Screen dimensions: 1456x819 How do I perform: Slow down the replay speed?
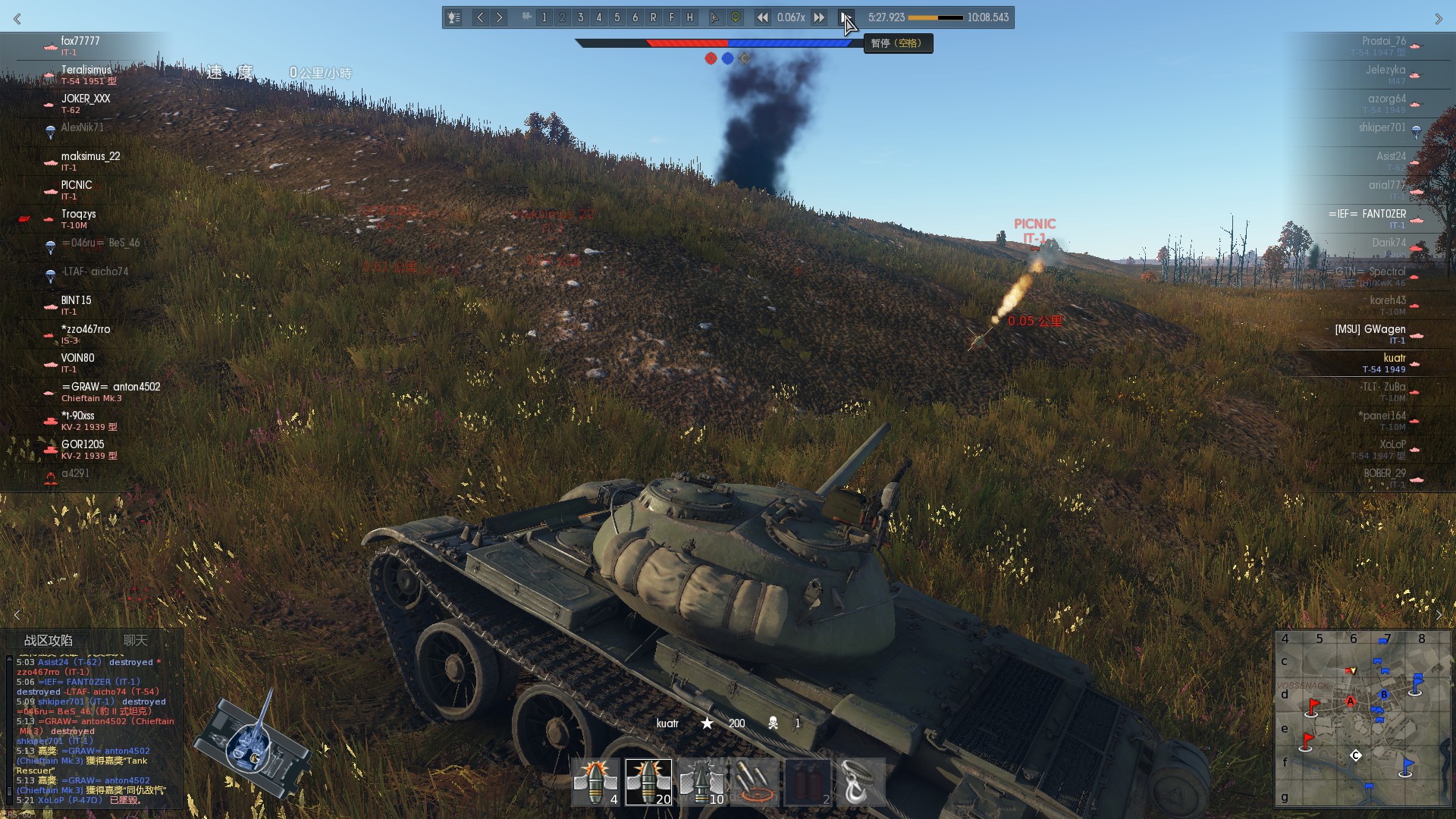point(762,17)
